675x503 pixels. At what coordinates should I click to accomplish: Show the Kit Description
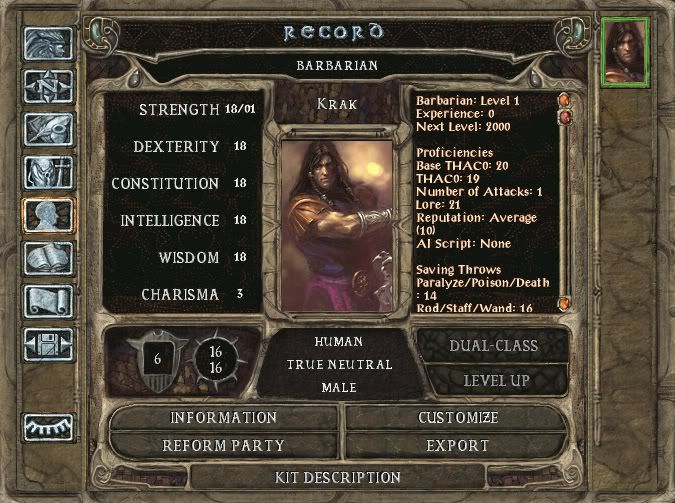point(337,478)
